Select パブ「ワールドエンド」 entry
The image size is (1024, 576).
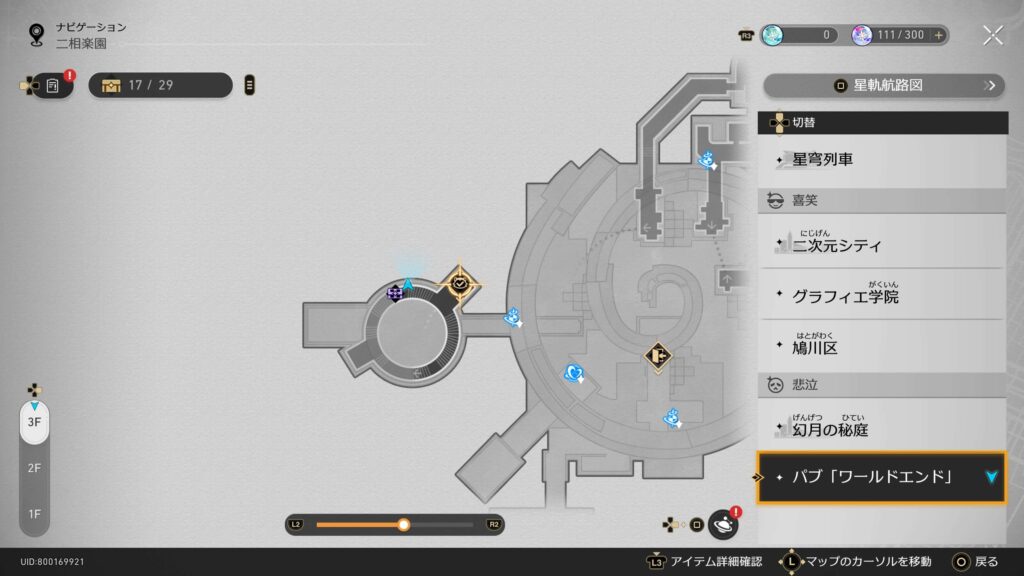pyautogui.click(x=882, y=477)
